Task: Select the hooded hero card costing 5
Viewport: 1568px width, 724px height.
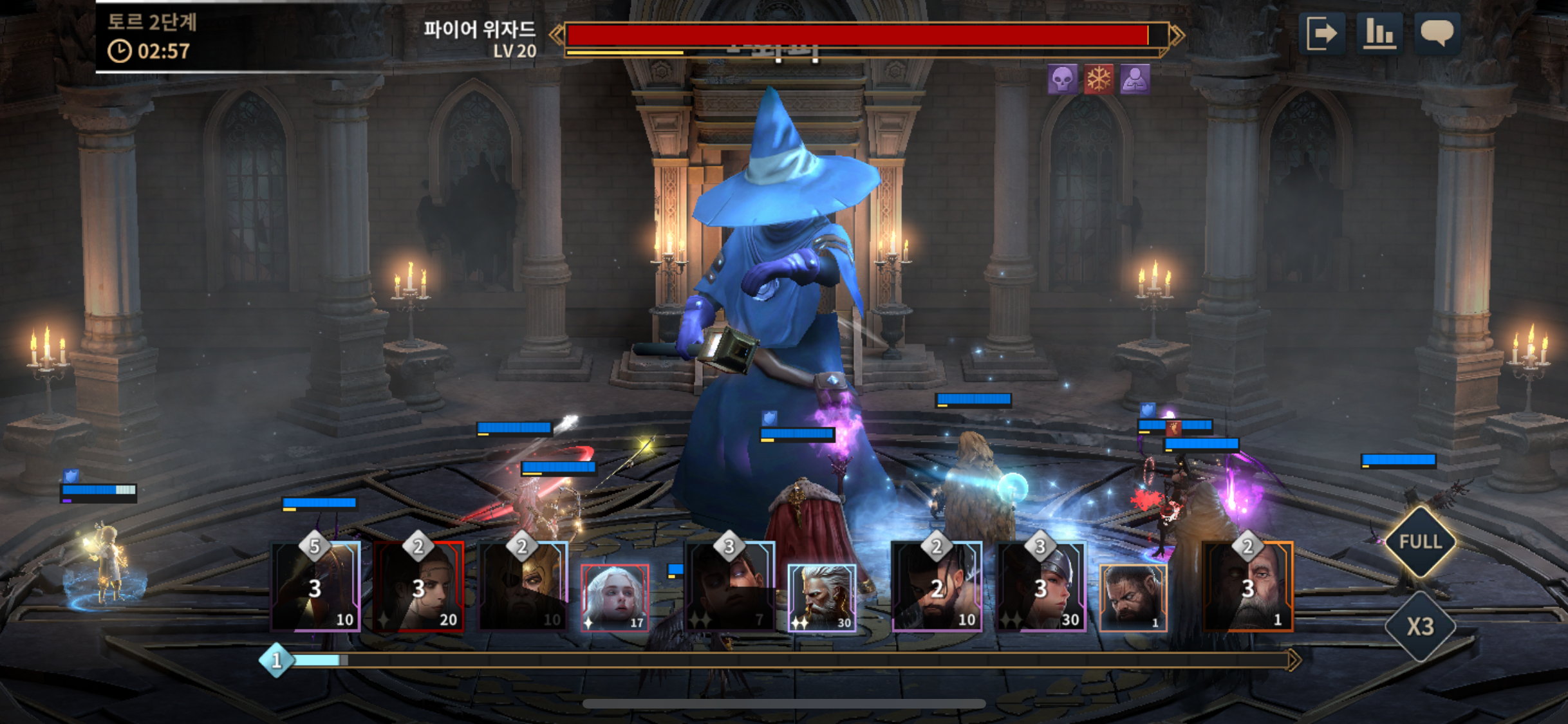Action: tap(315, 587)
